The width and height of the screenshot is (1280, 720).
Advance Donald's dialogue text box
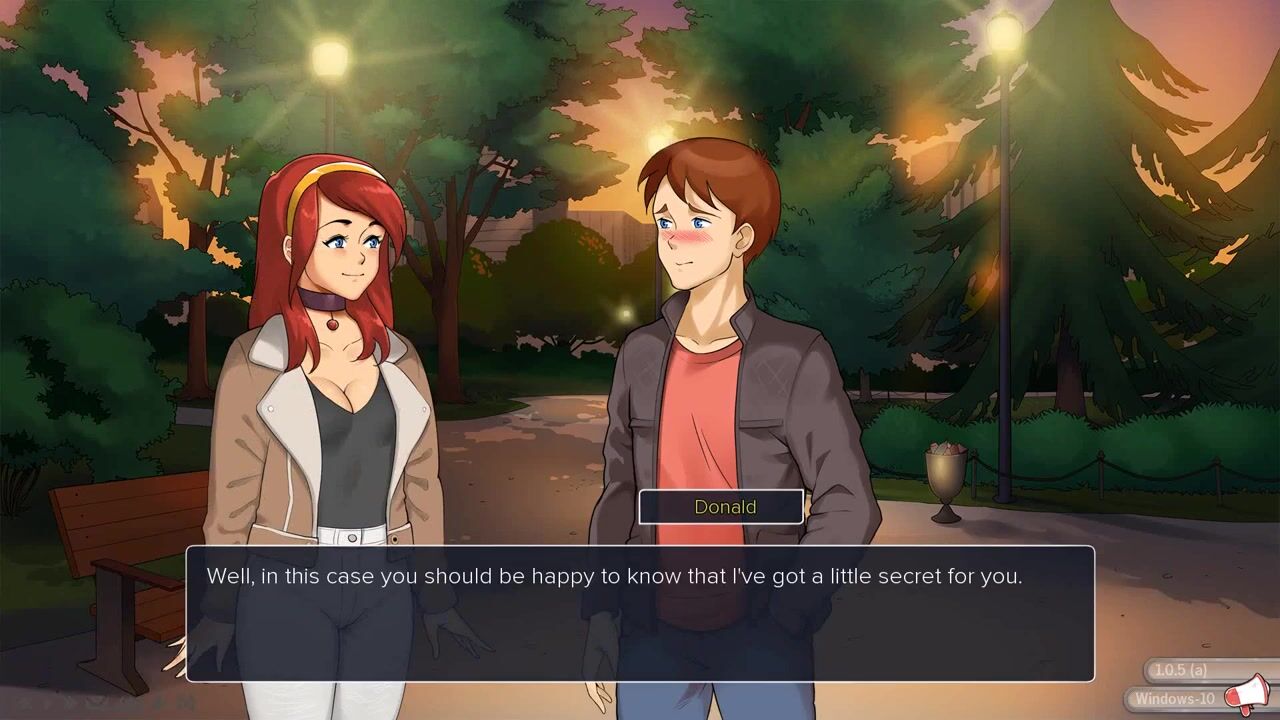point(640,613)
